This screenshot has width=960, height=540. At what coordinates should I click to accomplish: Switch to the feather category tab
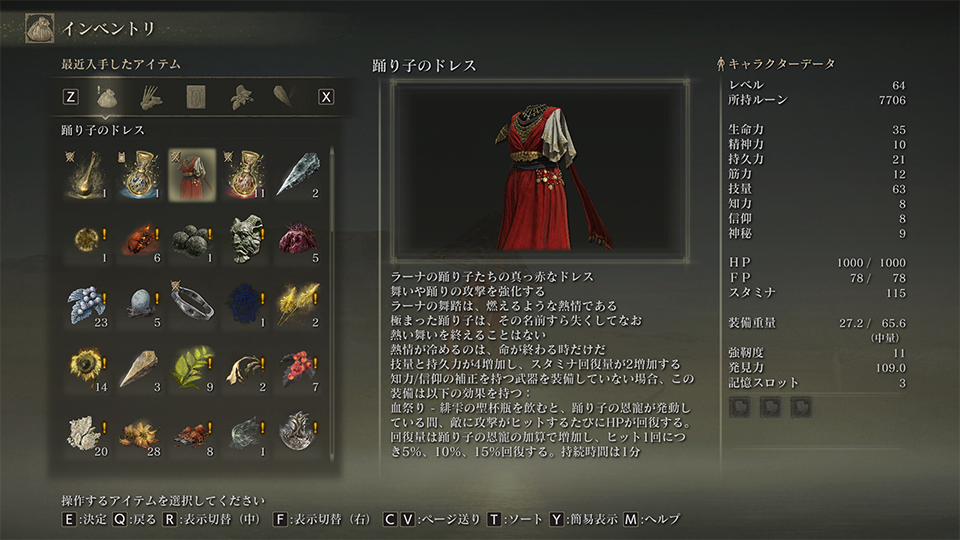283,97
